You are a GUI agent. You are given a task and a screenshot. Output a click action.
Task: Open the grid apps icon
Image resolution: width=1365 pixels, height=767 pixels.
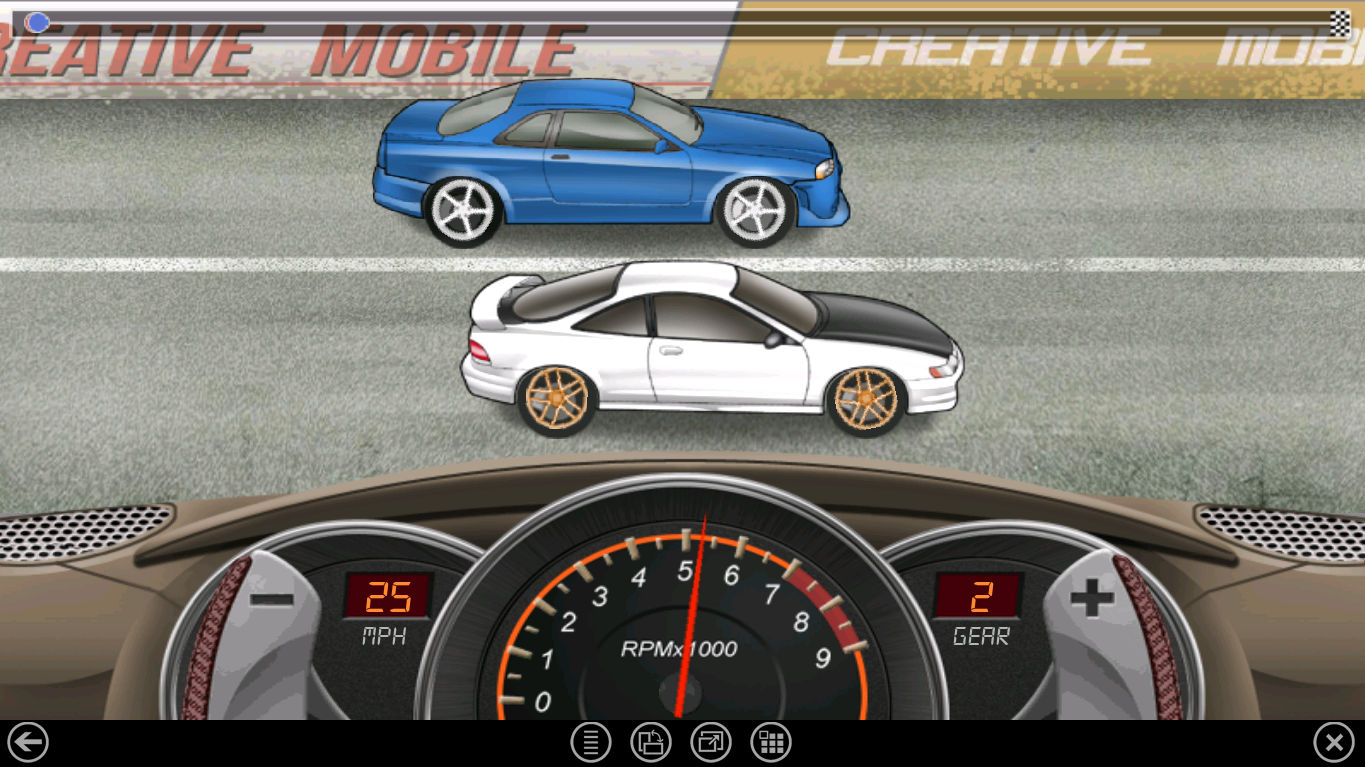coord(771,743)
